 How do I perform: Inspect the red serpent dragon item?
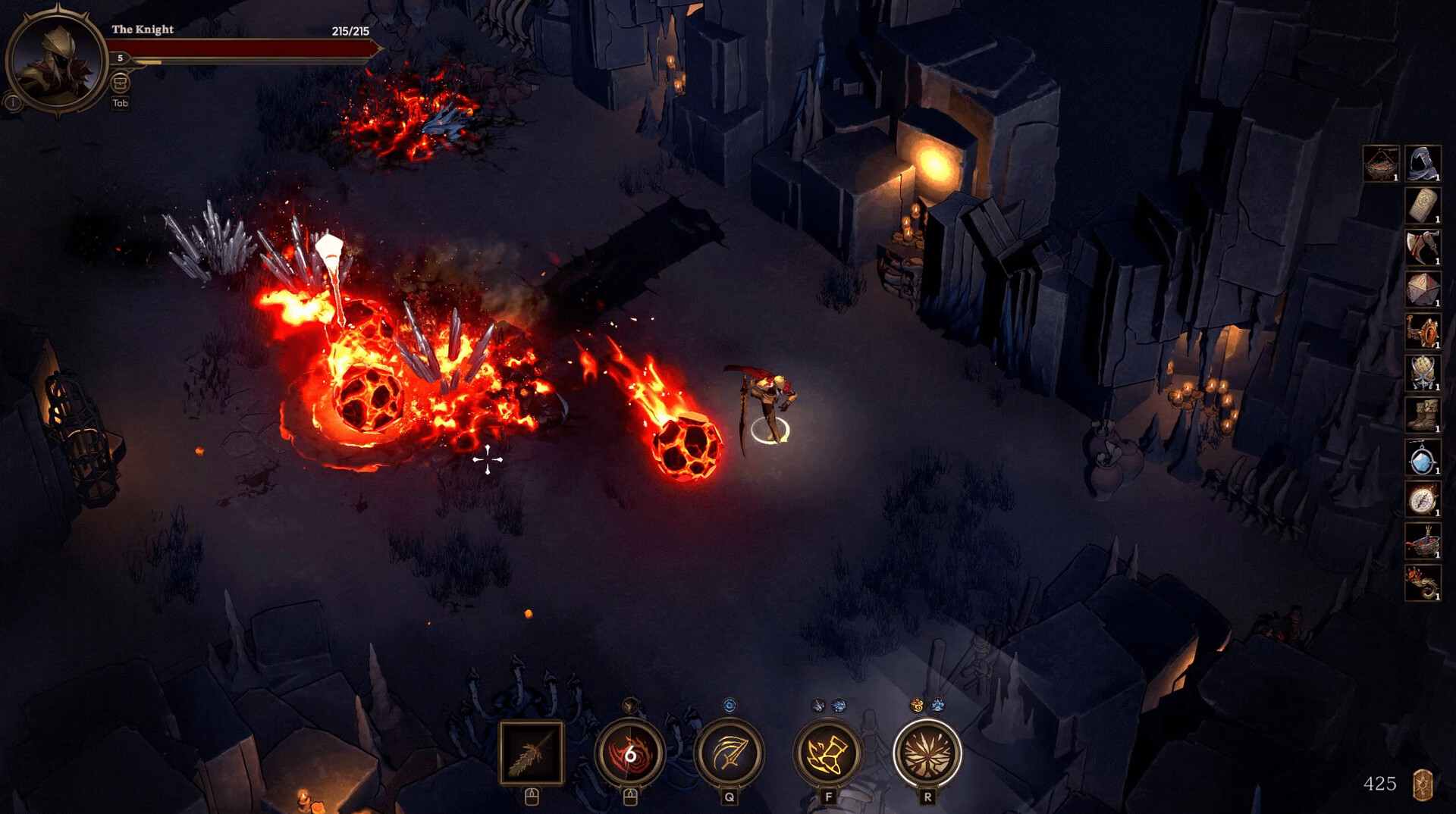[1423, 584]
